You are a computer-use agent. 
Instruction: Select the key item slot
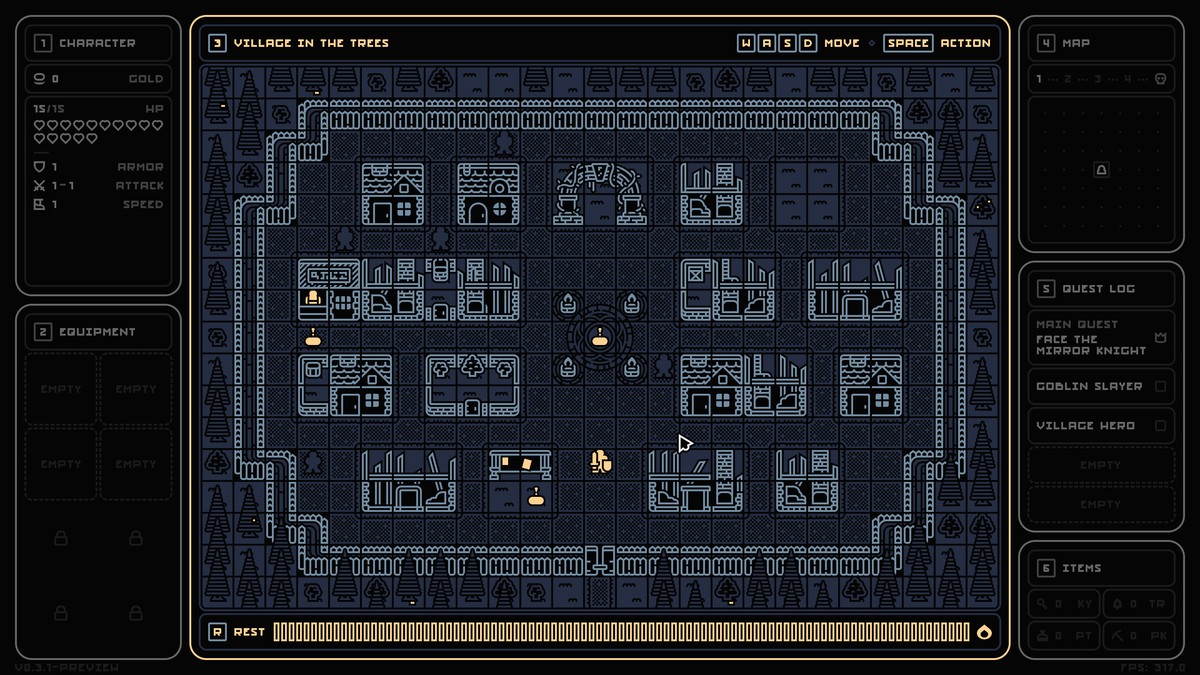tap(1064, 604)
